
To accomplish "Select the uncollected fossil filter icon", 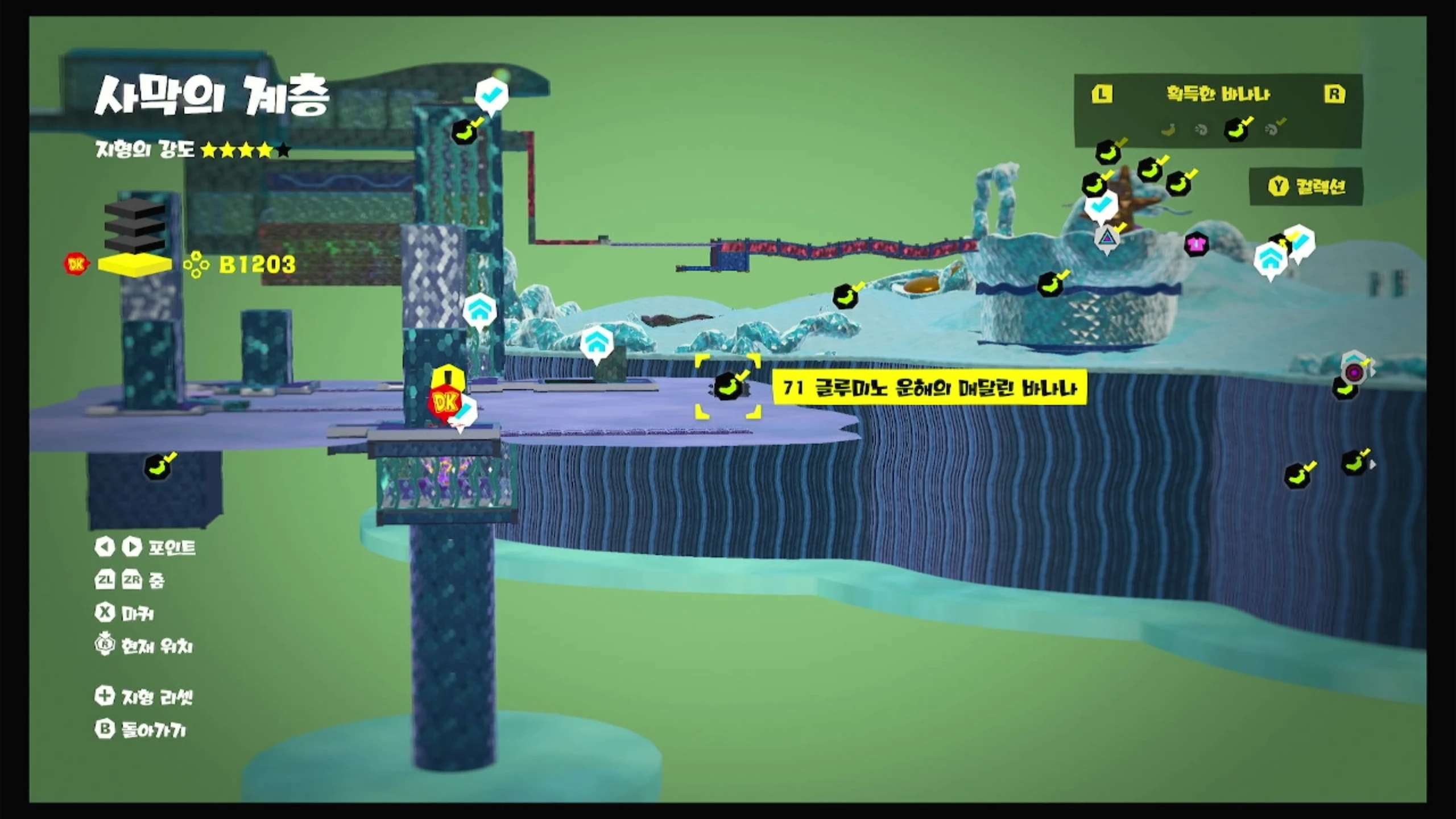I will (1201, 130).
